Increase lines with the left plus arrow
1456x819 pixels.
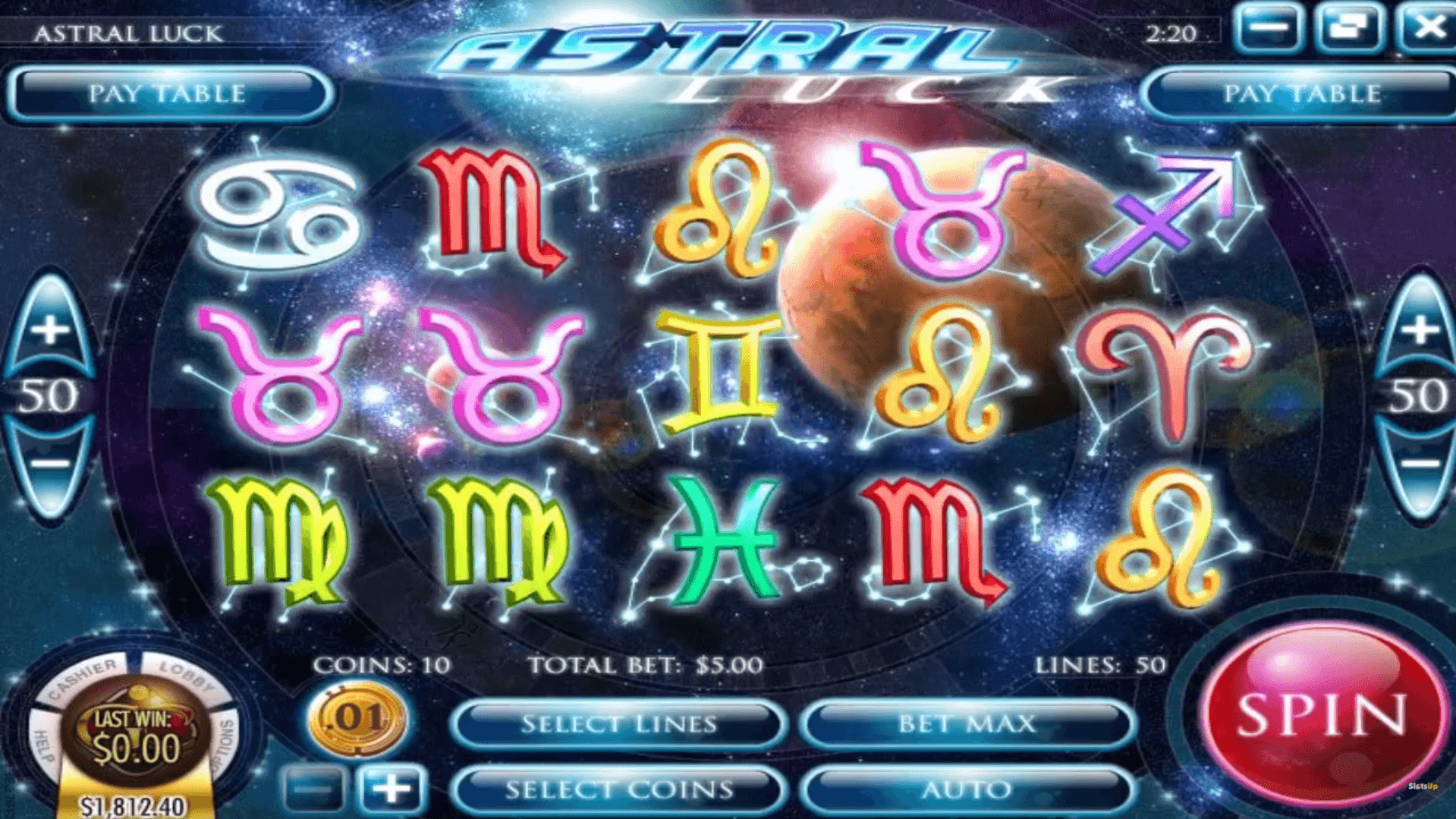50,330
